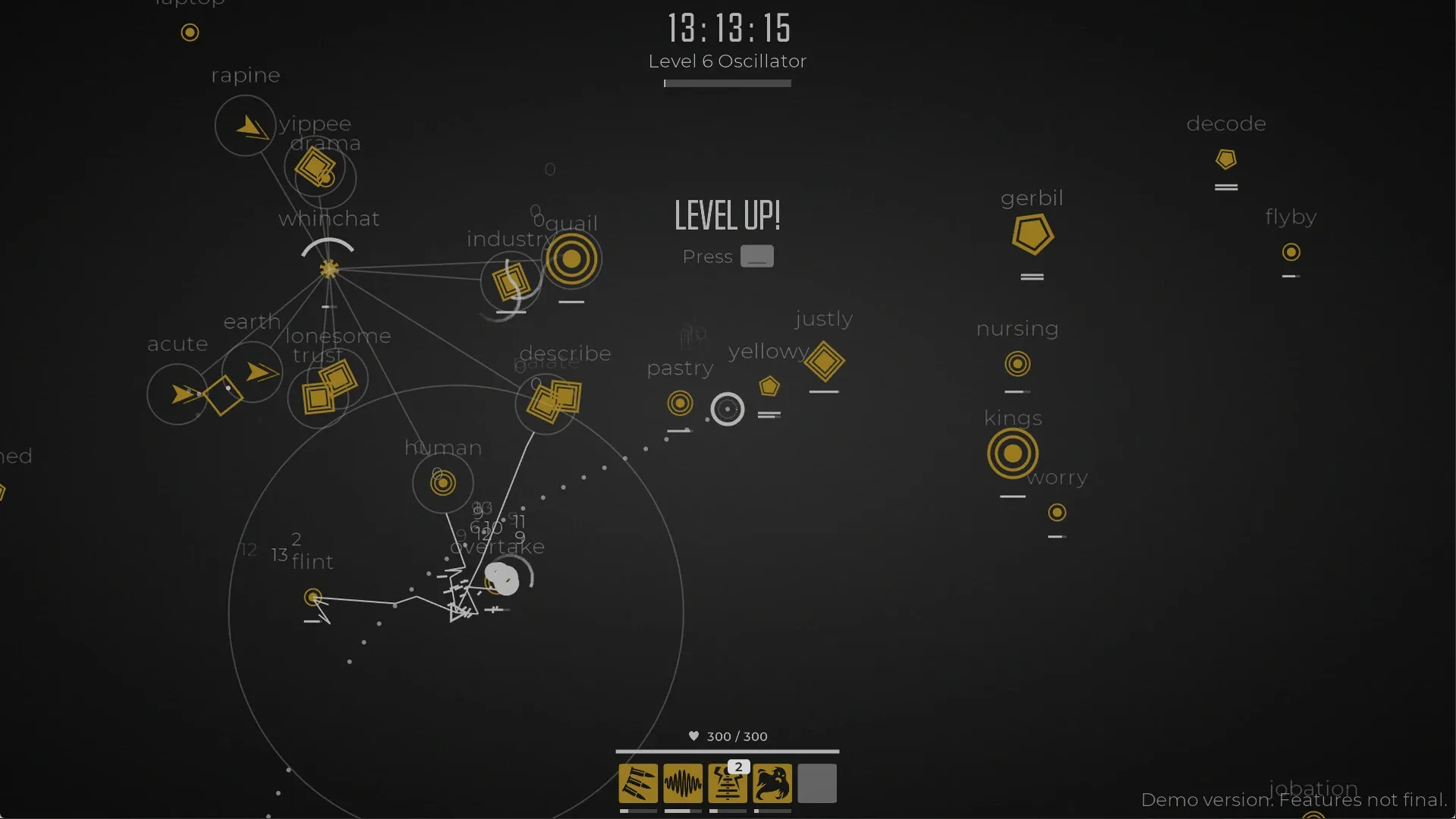Screen dimensions: 1456x819
Task: Click the Level 6 Oscillator progress bar
Action: [726, 83]
